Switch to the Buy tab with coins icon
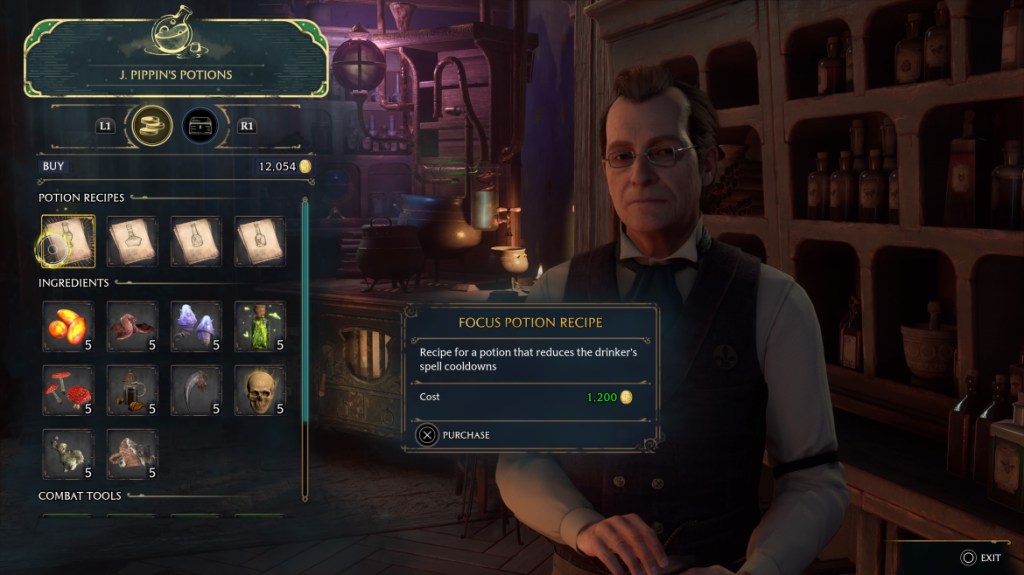This screenshot has width=1024, height=575. (152, 126)
